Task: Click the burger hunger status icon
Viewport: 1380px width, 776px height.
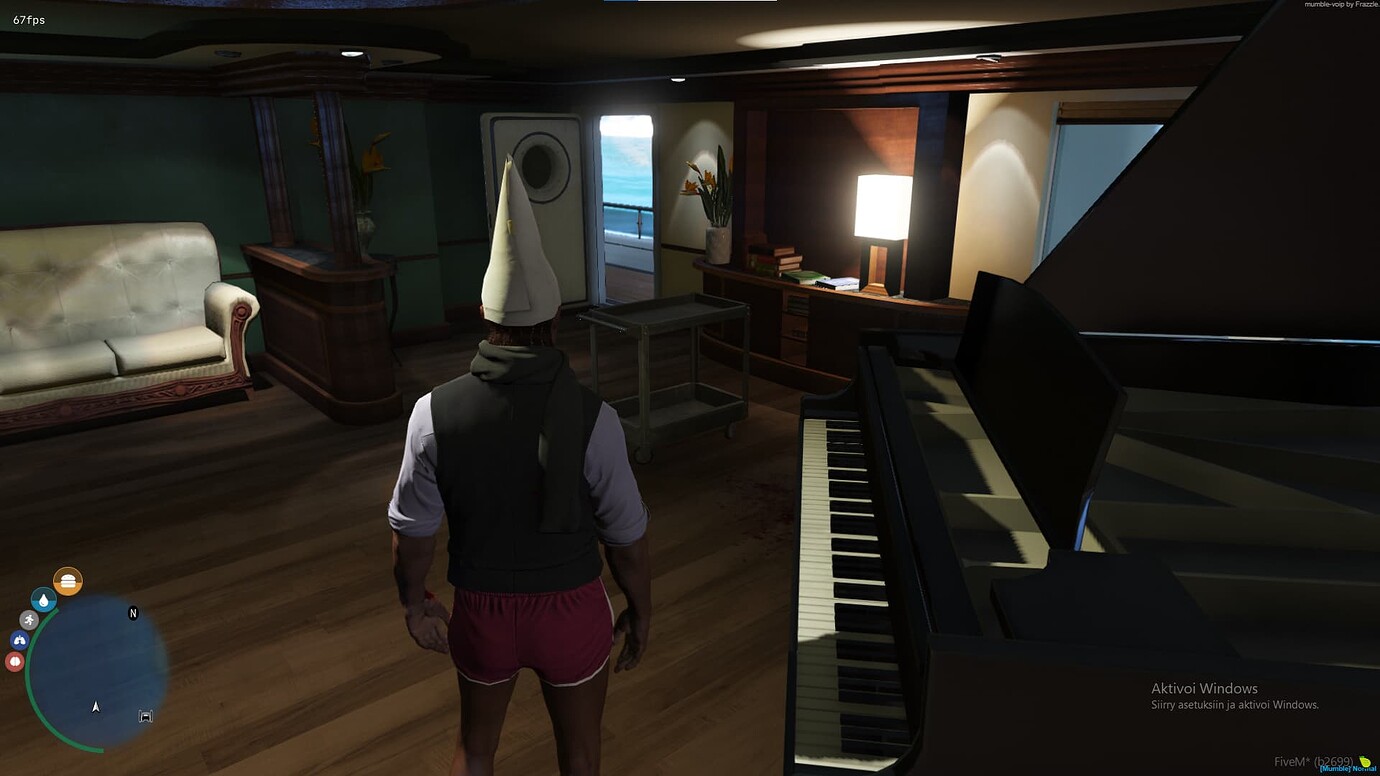Action: [68, 579]
